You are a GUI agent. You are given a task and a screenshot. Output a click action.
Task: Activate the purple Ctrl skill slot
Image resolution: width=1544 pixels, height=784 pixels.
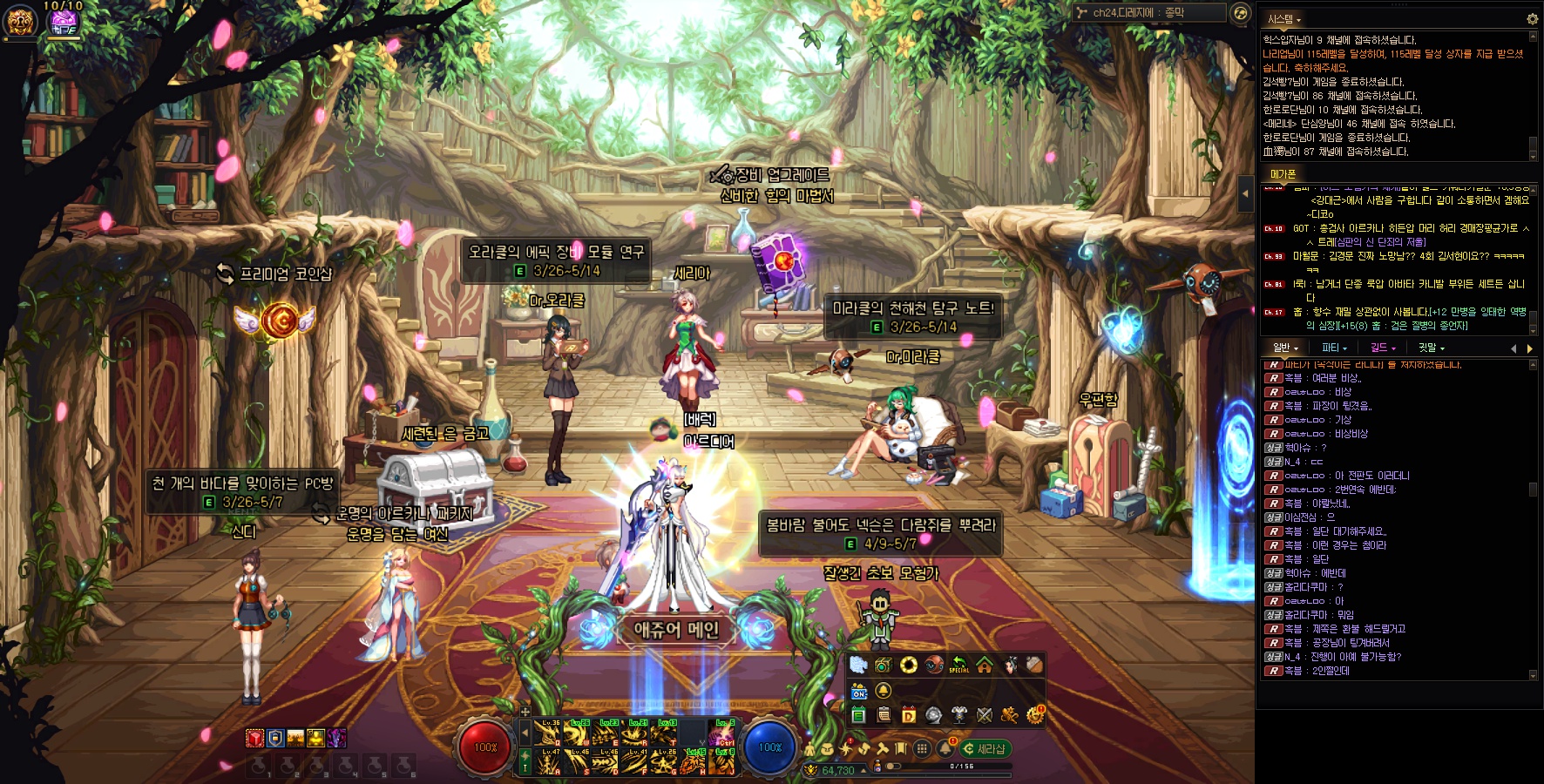pyautogui.click(x=724, y=733)
